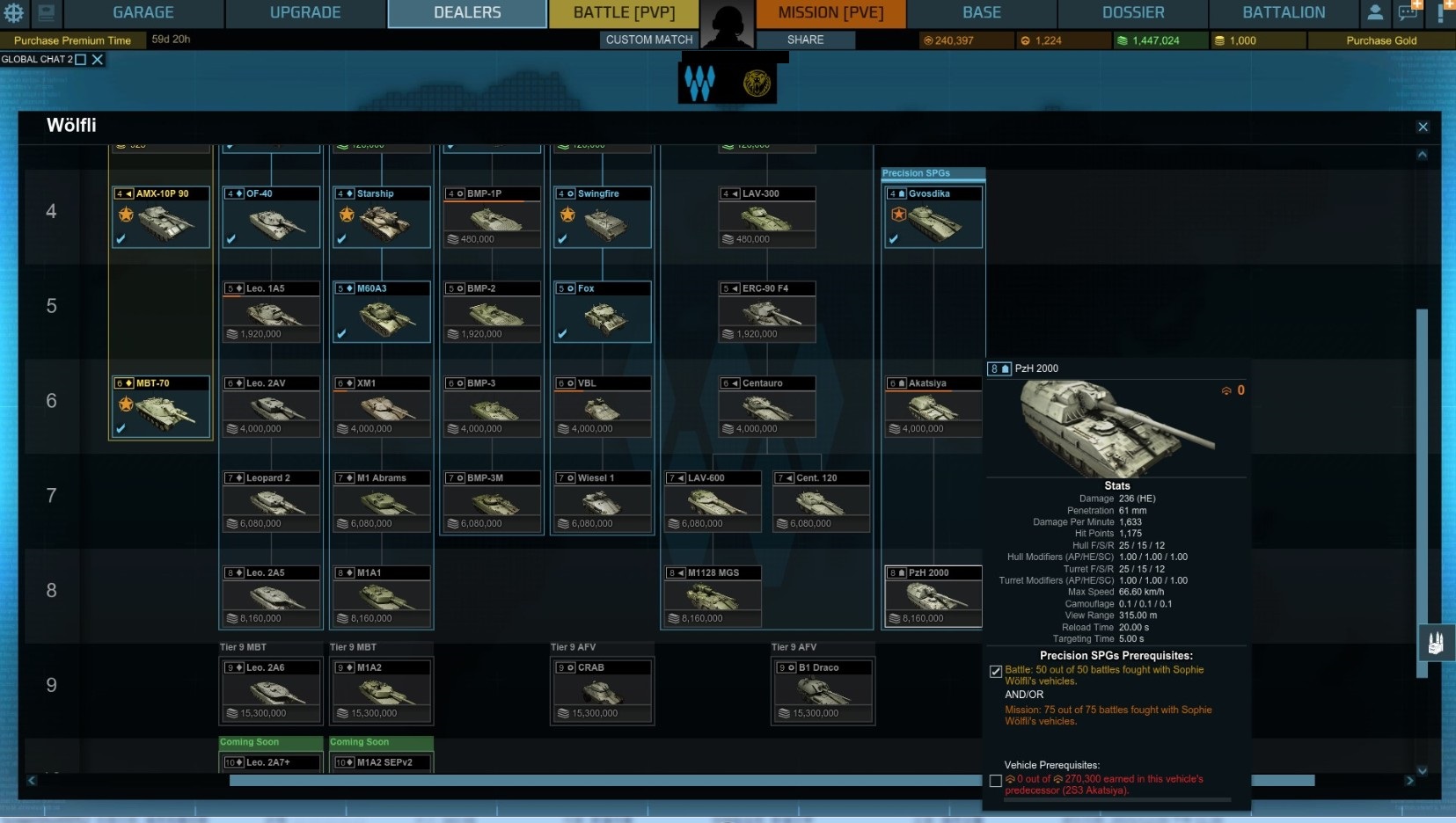This screenshot has height=823, width=1456.
Task: Choose the M1128 MGS vehicle
Action: 712,596
